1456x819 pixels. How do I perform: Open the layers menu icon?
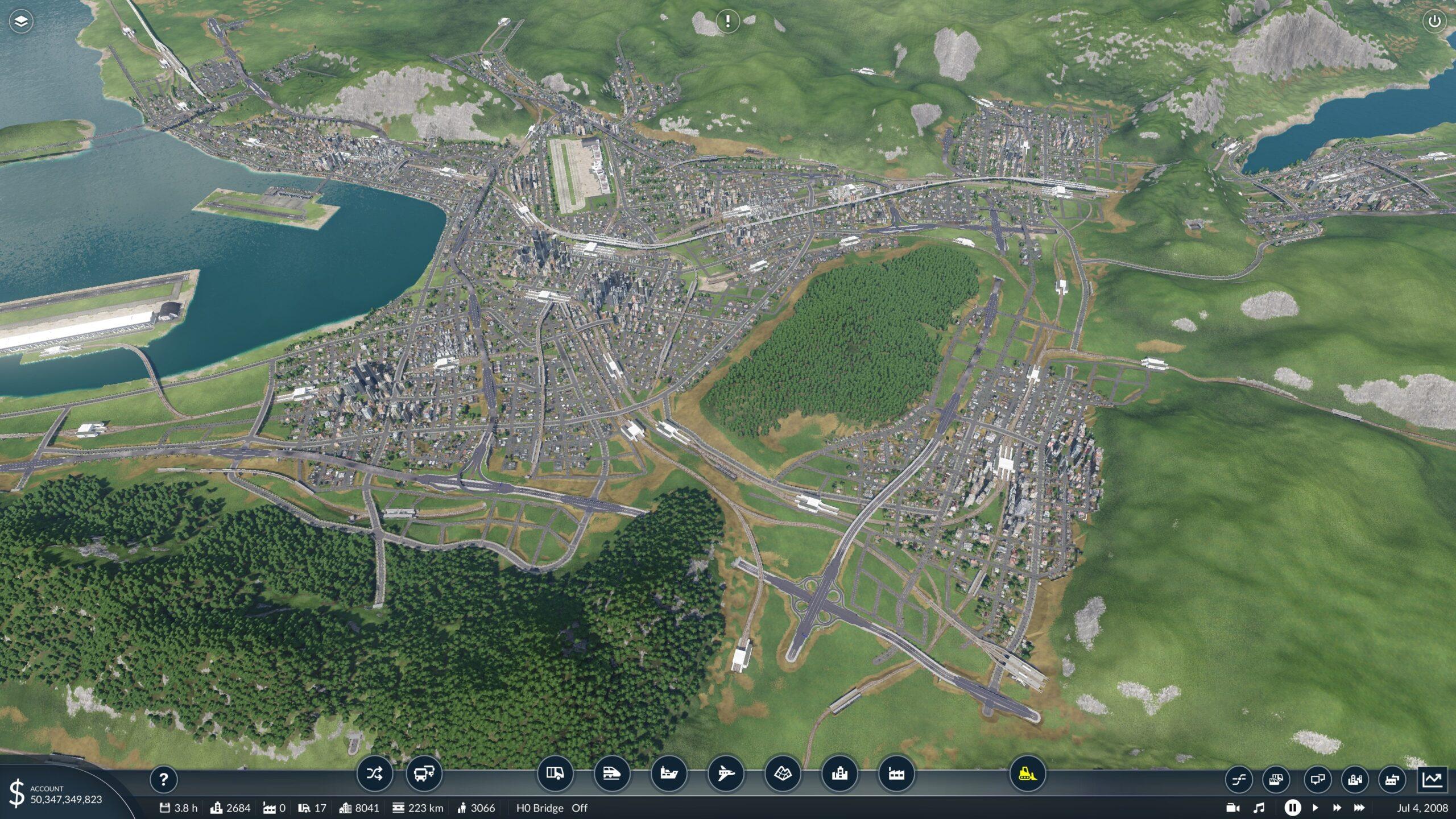(x=21, y=22)
